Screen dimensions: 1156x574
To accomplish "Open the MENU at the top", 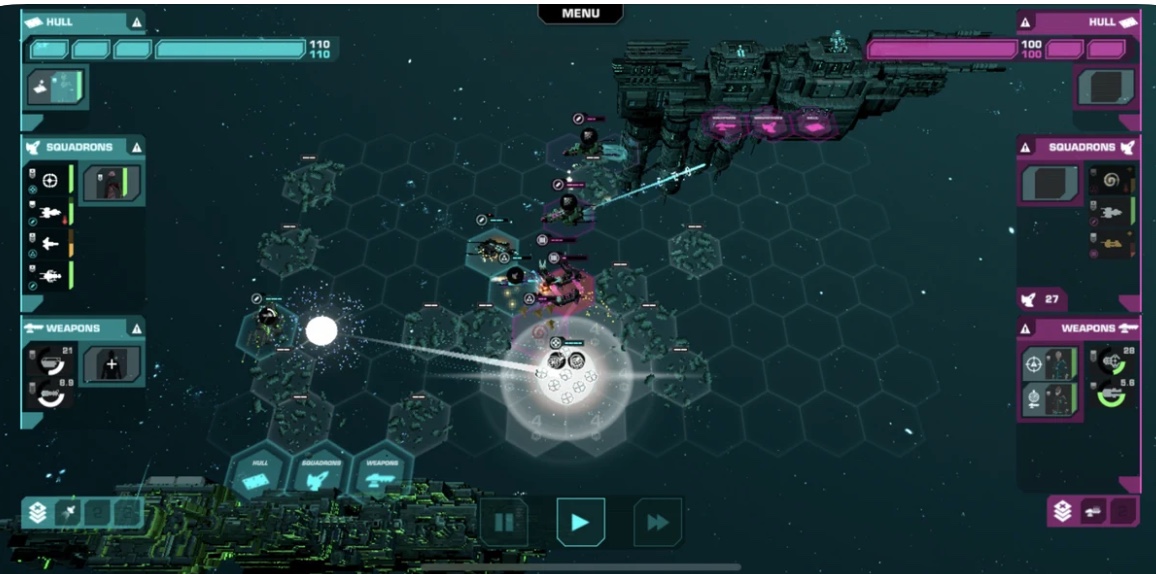I will [580, 13].
